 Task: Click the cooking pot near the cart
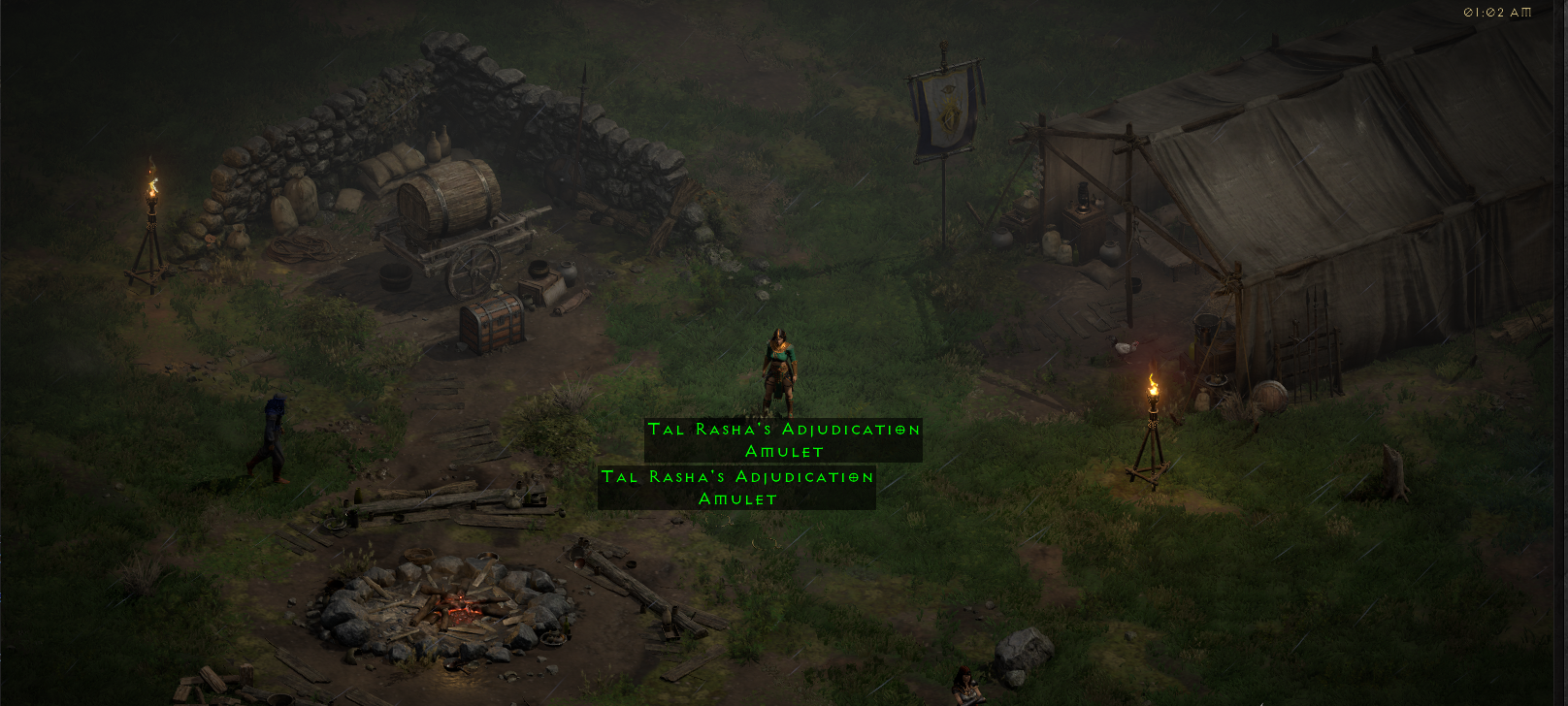(539, 269)
